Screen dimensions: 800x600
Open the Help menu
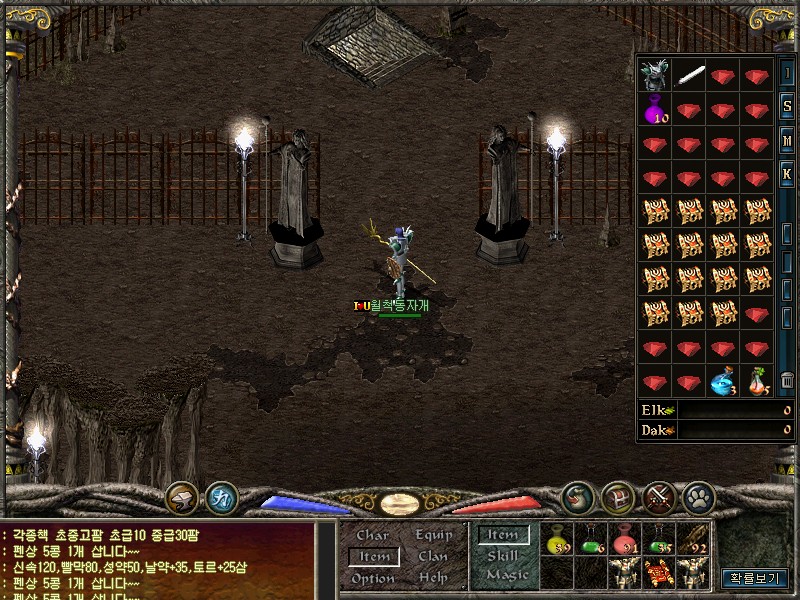click(x=433, y=578)
